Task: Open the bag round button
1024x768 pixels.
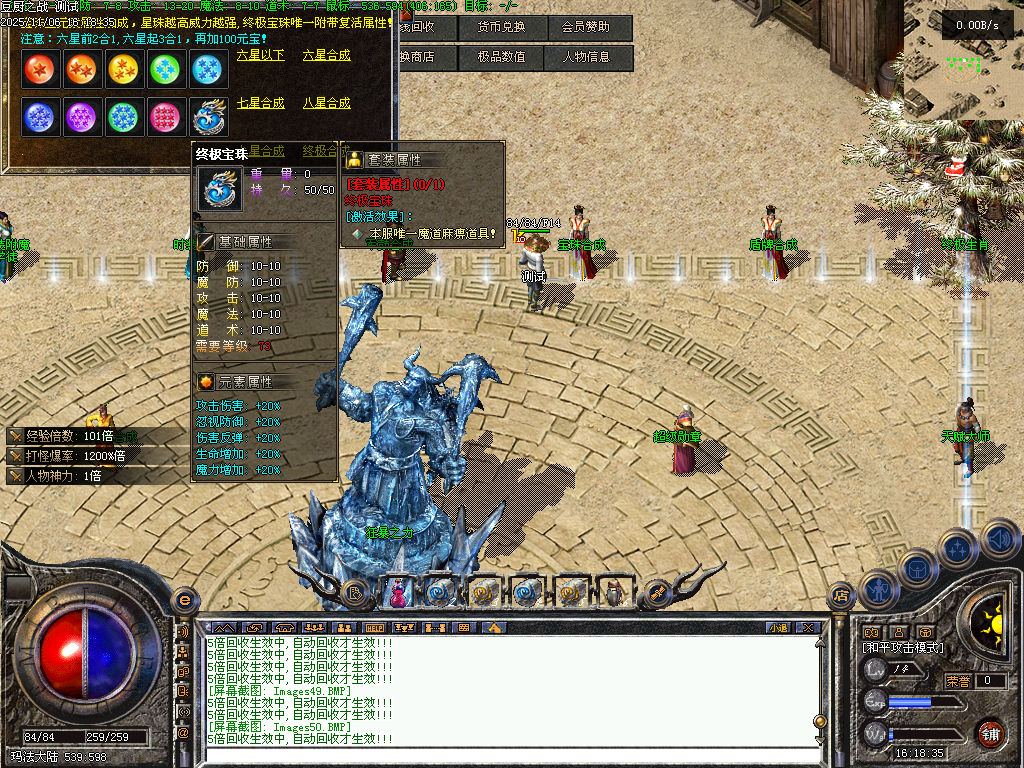Action: click(917, 569)
